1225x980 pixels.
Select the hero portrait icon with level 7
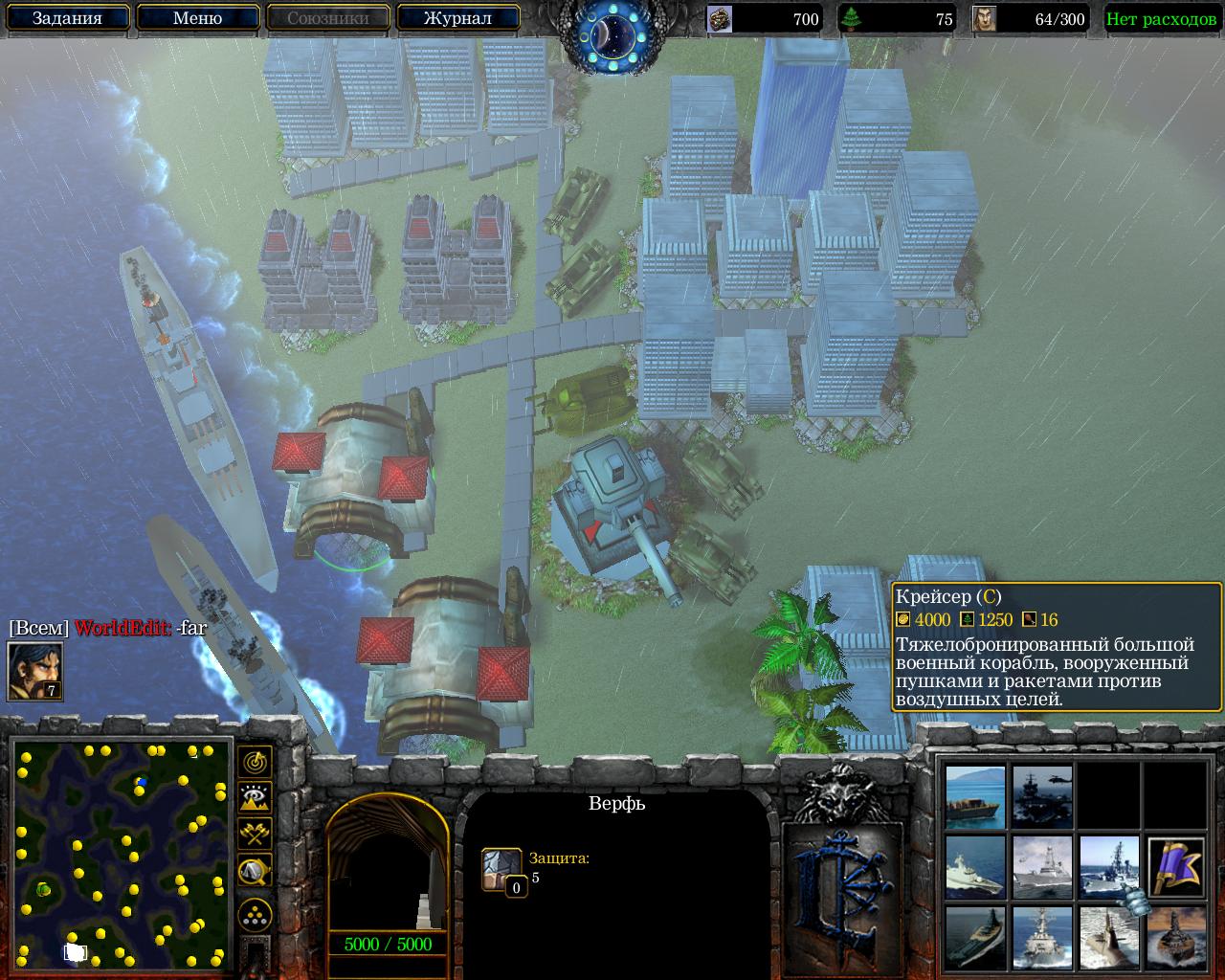tap(35, 671)
